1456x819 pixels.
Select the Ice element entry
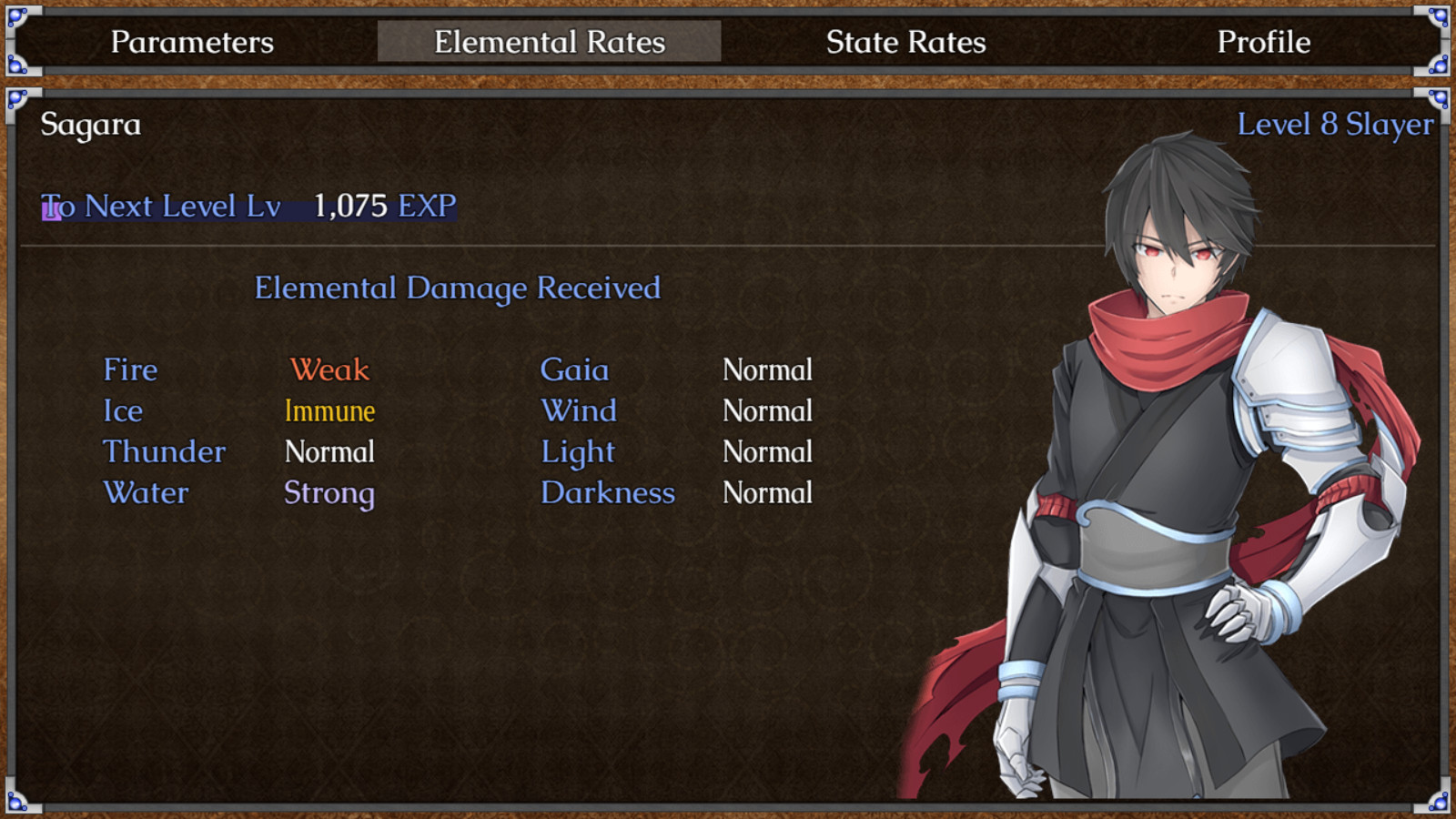click(123, 411)
